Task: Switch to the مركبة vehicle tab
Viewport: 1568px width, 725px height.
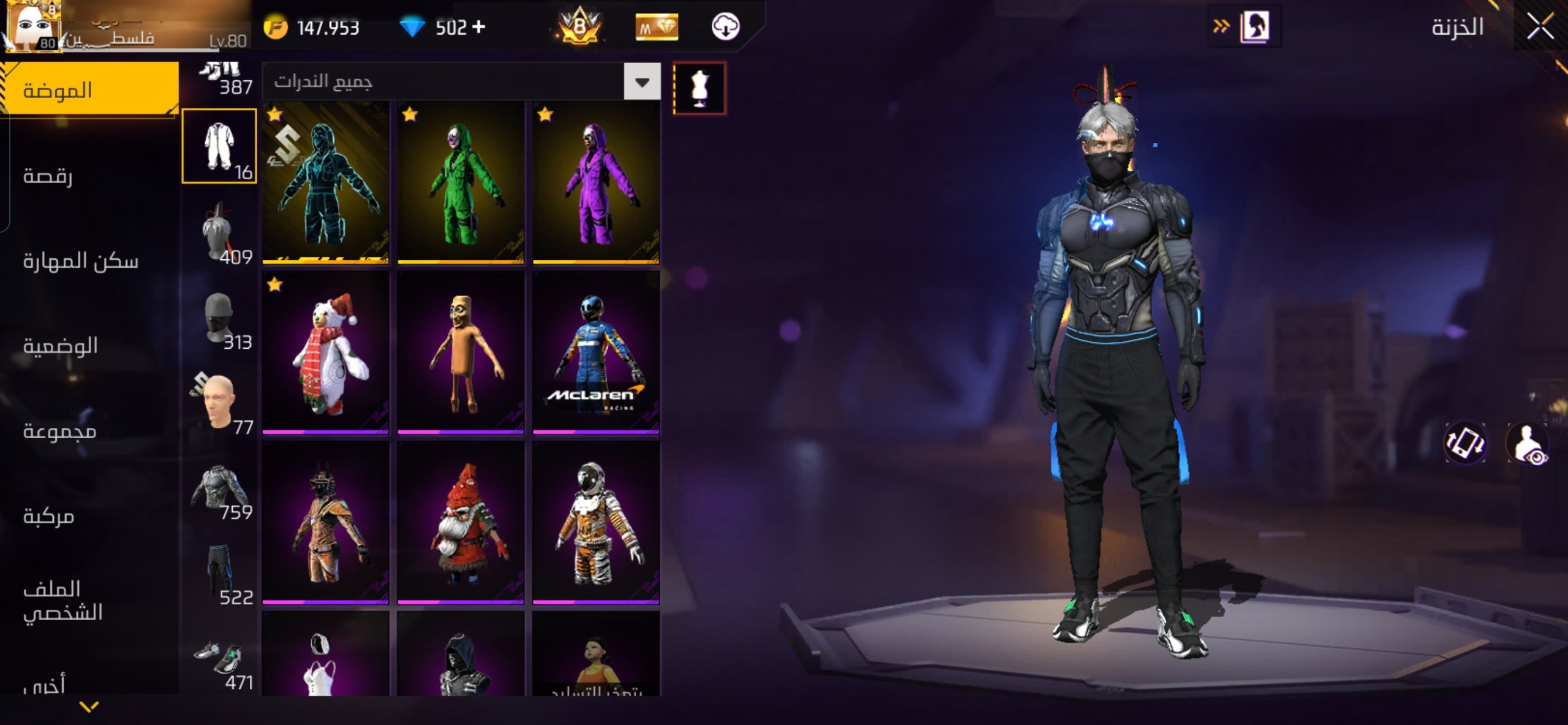Action: 49,516
